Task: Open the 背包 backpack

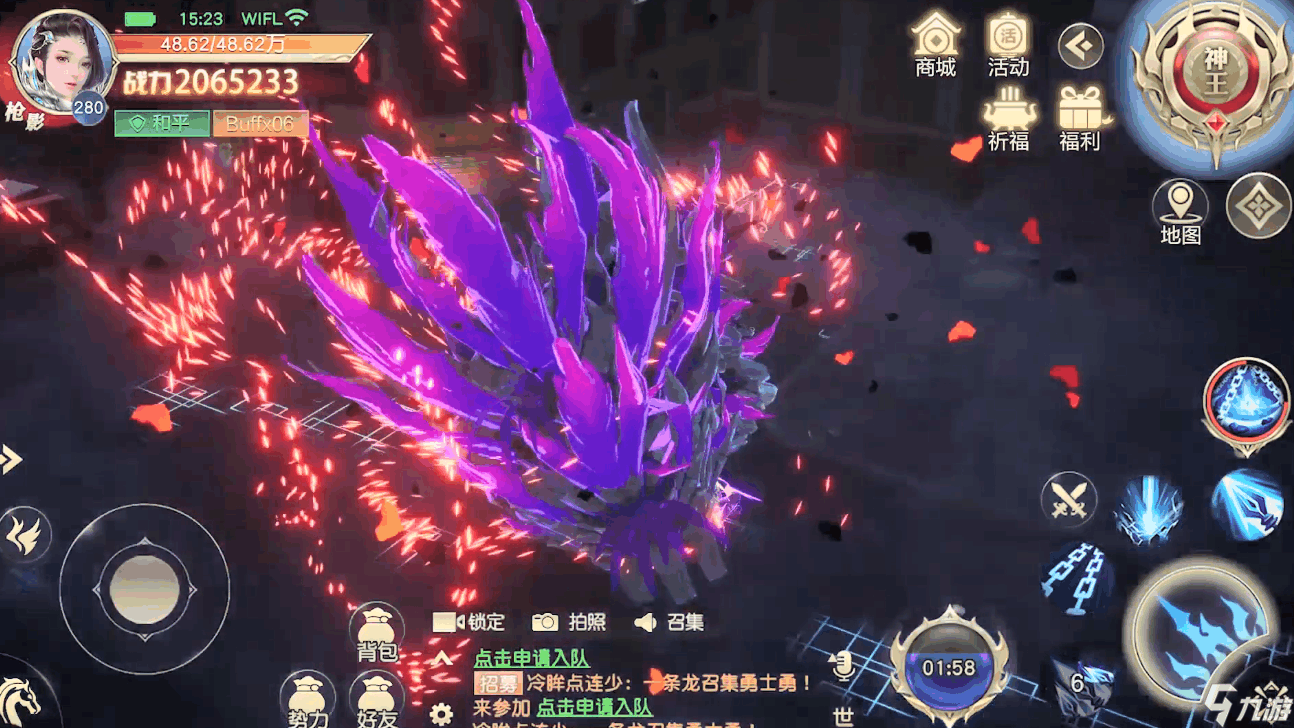Action: click(x=377, y=634)
